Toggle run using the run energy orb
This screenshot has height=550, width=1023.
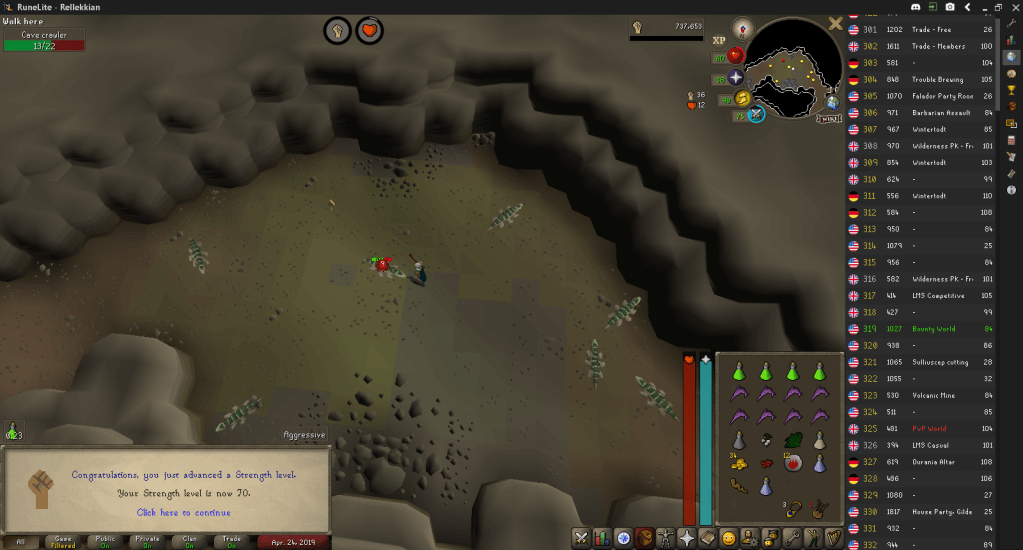point(741,98)
